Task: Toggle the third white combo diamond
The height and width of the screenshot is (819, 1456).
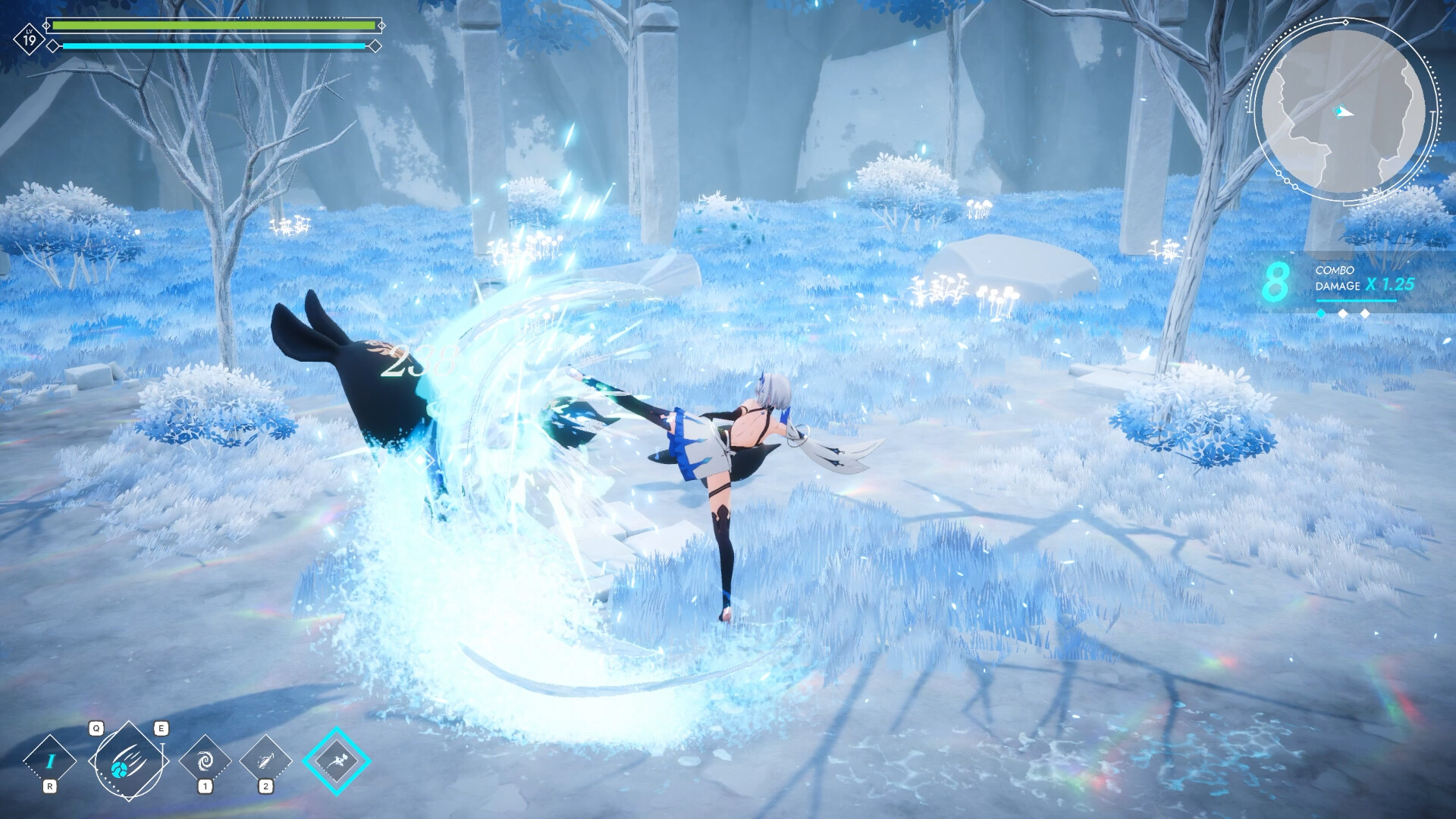Action: [x=1365, y=314]
